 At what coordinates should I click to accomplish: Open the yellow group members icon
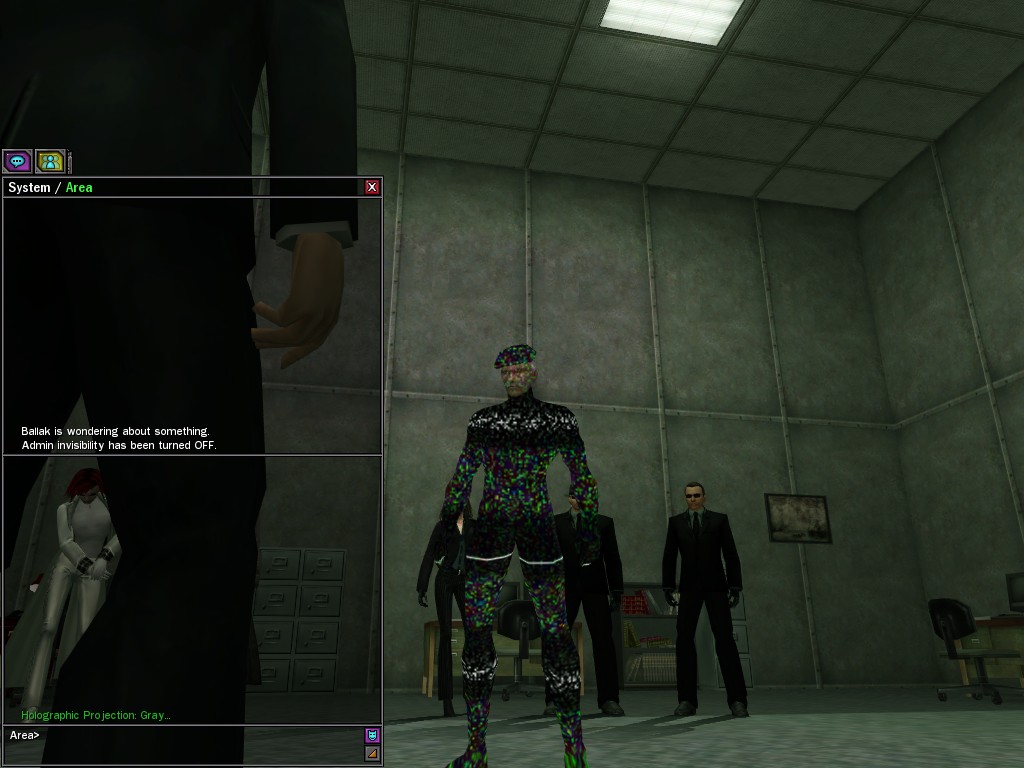click(50, 160)
